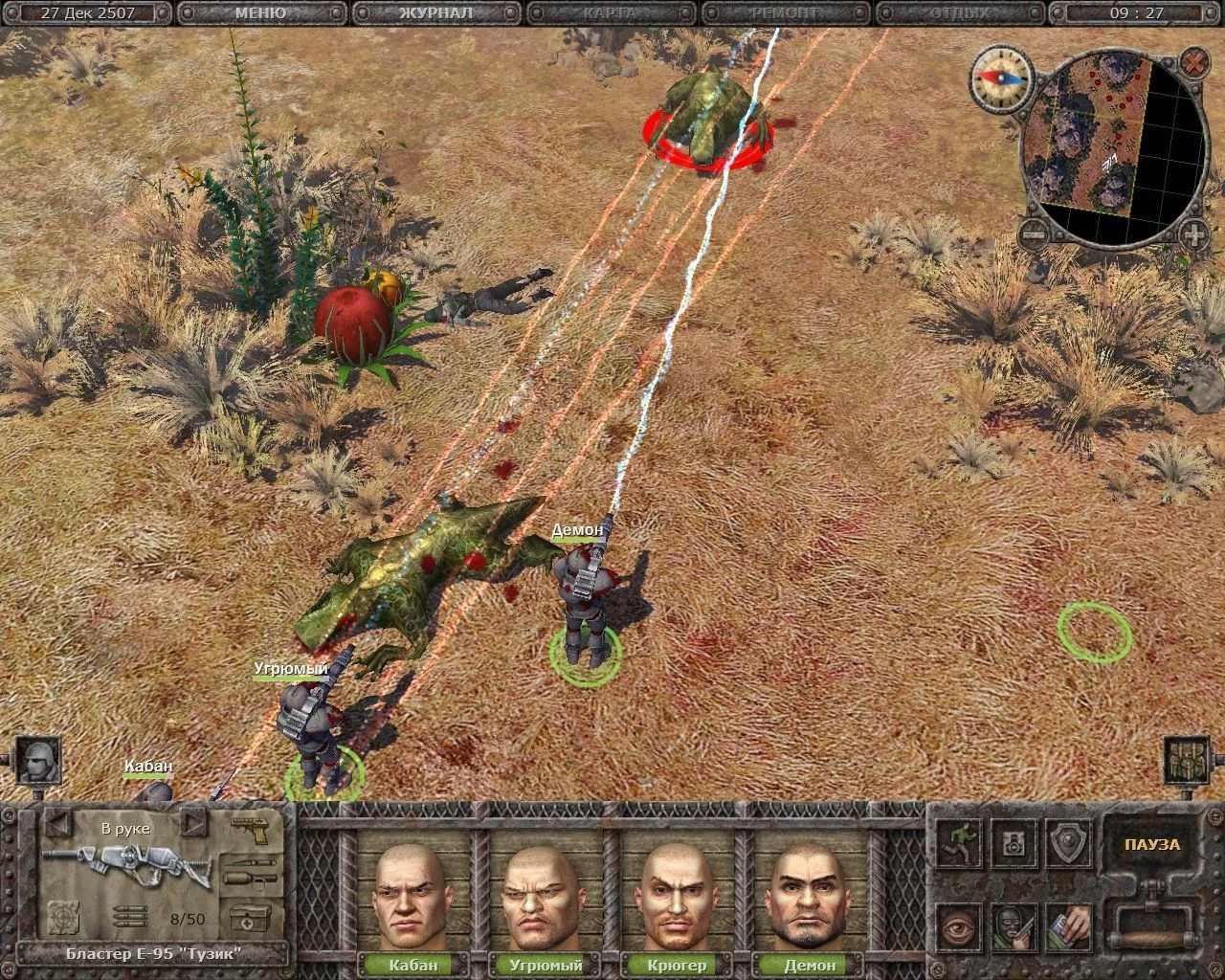The image size is (1225, 980).
Task: Click the next weapon right arrow
Action: tap(192, 822)
